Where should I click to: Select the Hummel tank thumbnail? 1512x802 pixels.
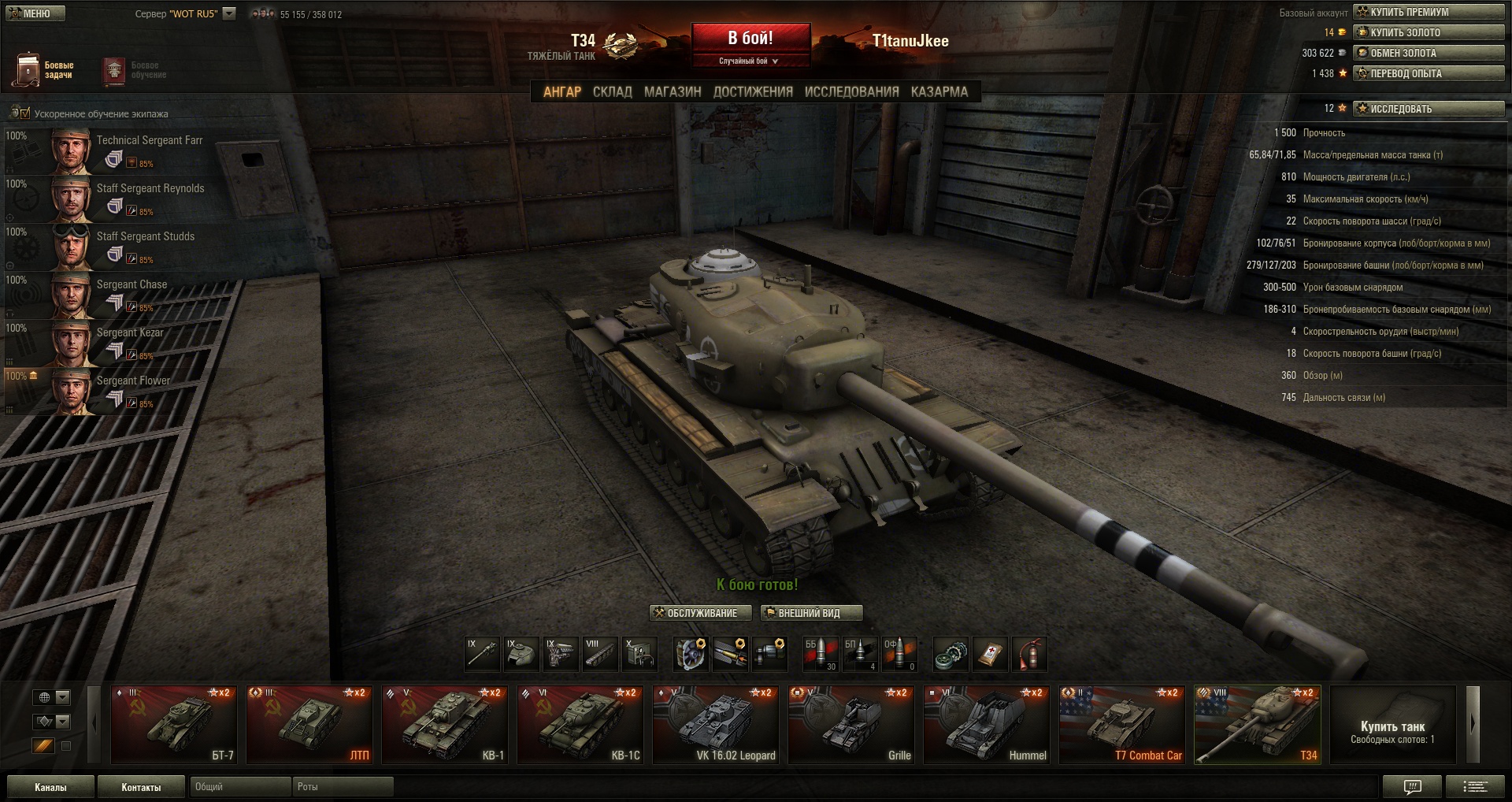[x=987, y=724]
